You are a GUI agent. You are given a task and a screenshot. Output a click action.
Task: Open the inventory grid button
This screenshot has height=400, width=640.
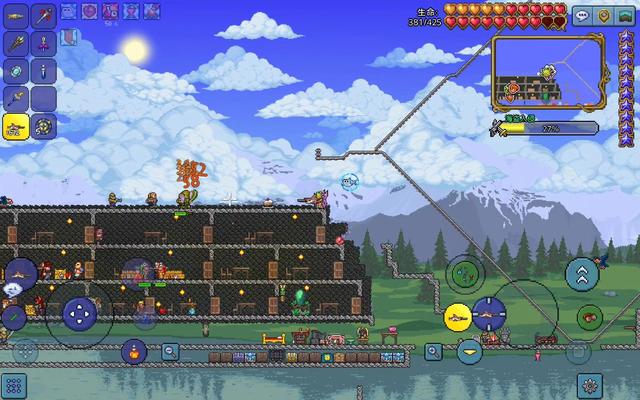pyautogui.click(x=14, y=385)
